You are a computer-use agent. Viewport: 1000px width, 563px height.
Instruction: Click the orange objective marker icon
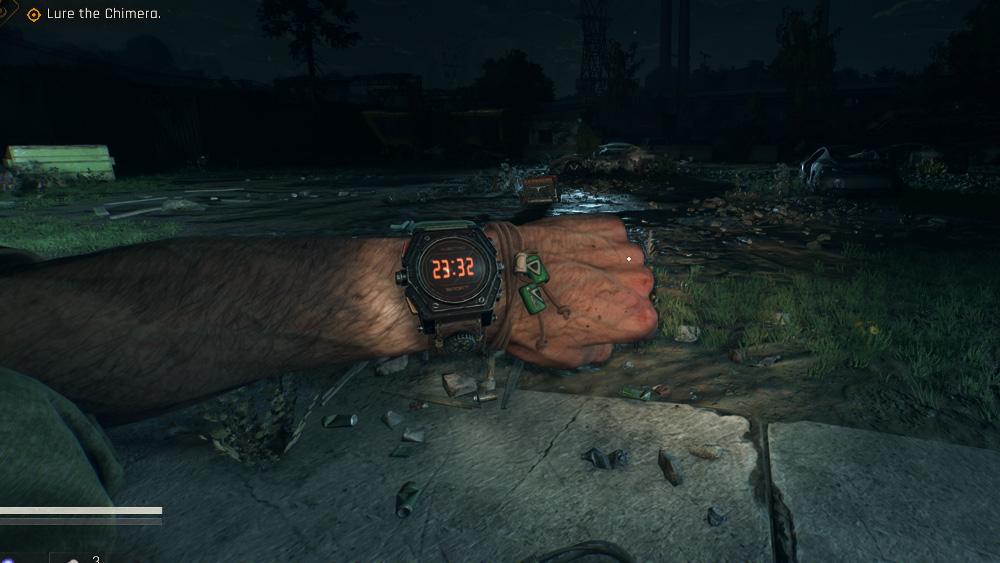tap(34, 14)
